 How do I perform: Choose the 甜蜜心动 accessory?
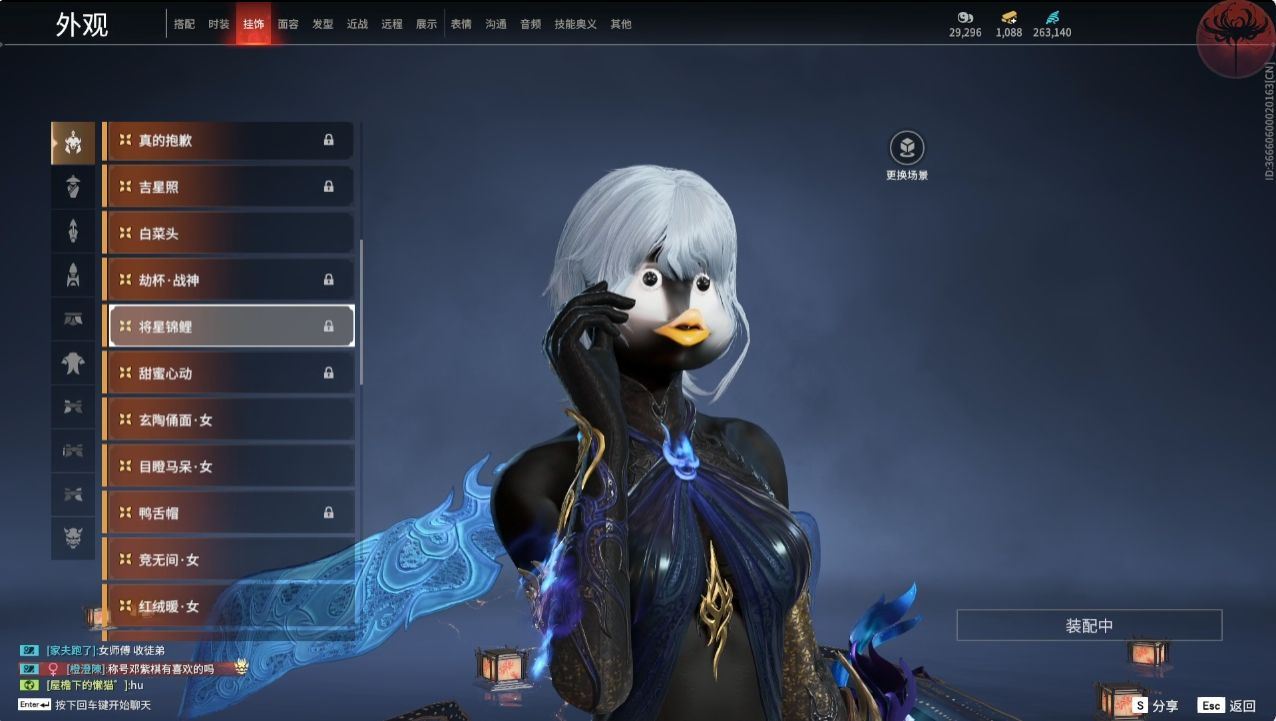229,373
